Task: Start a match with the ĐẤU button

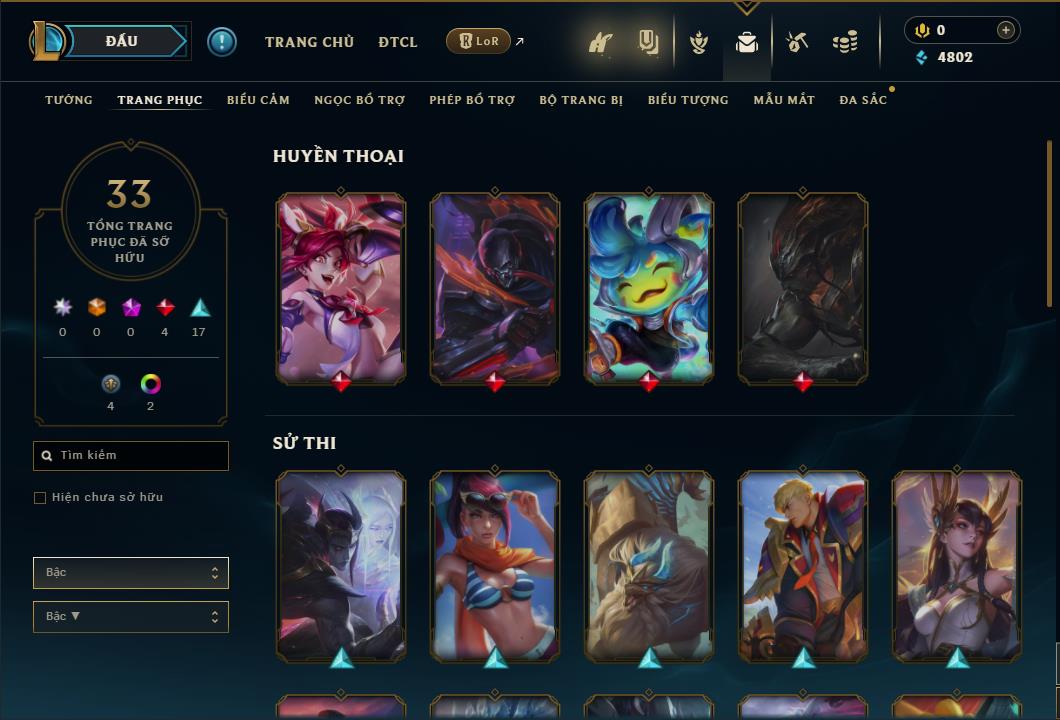Action: (x=122, y=41)
